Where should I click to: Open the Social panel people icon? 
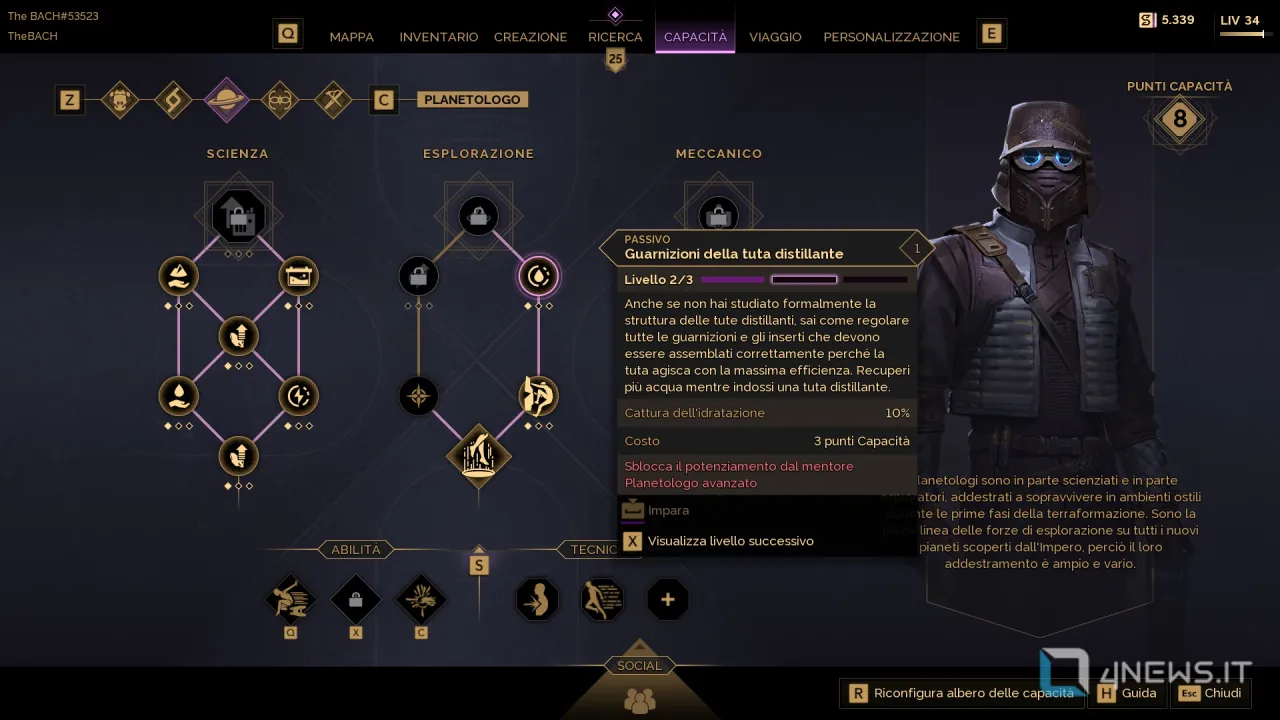coord(639,700)
